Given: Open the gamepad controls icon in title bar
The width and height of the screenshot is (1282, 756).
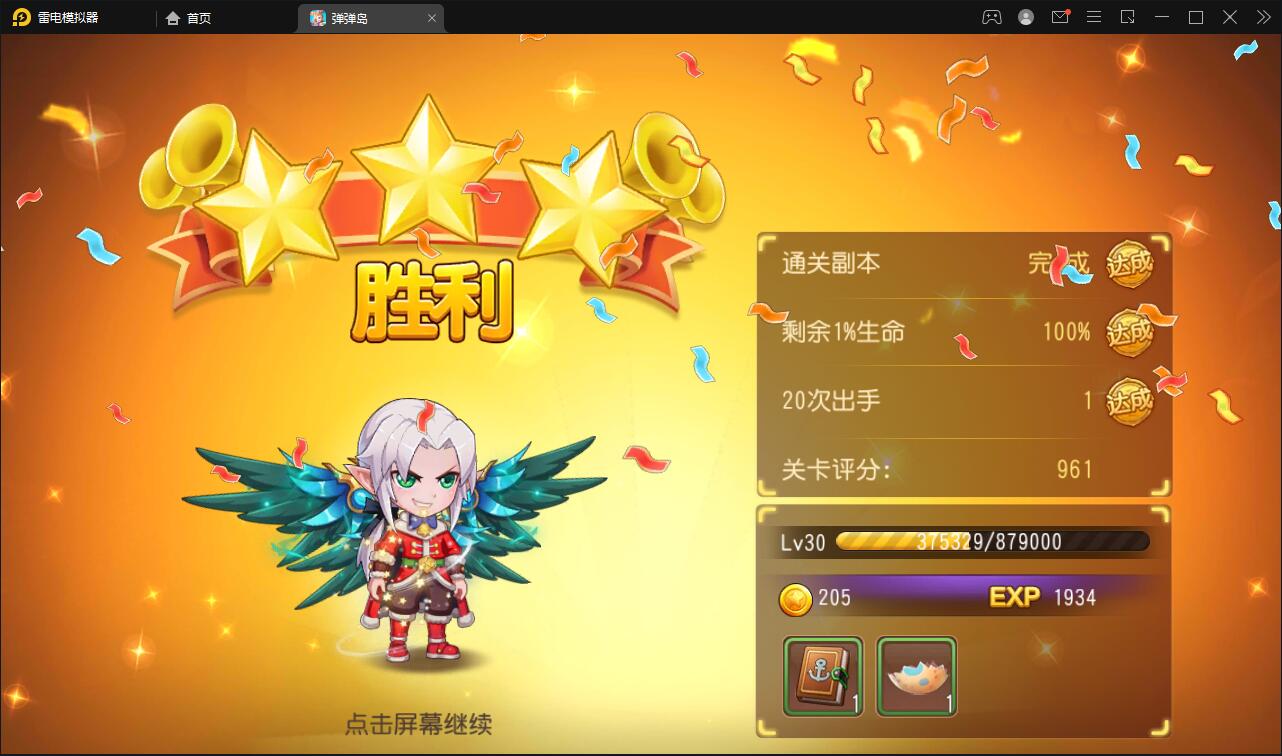Looking at the screenshot, I should pos(991,17).
